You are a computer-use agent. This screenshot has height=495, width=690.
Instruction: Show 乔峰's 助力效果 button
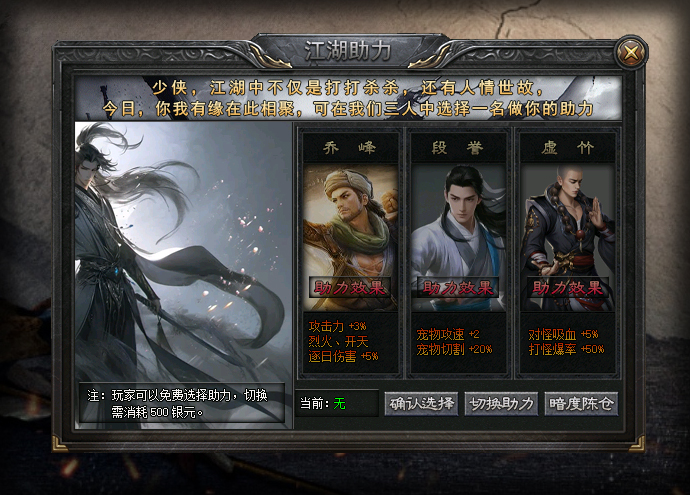(347, 288)
